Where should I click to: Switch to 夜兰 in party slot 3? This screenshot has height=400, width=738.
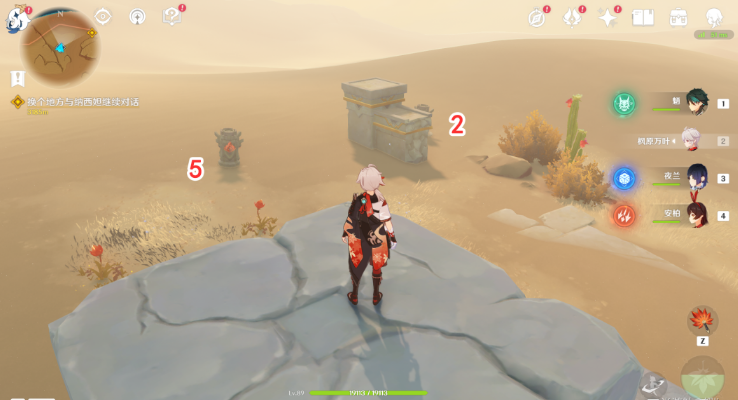697,178
